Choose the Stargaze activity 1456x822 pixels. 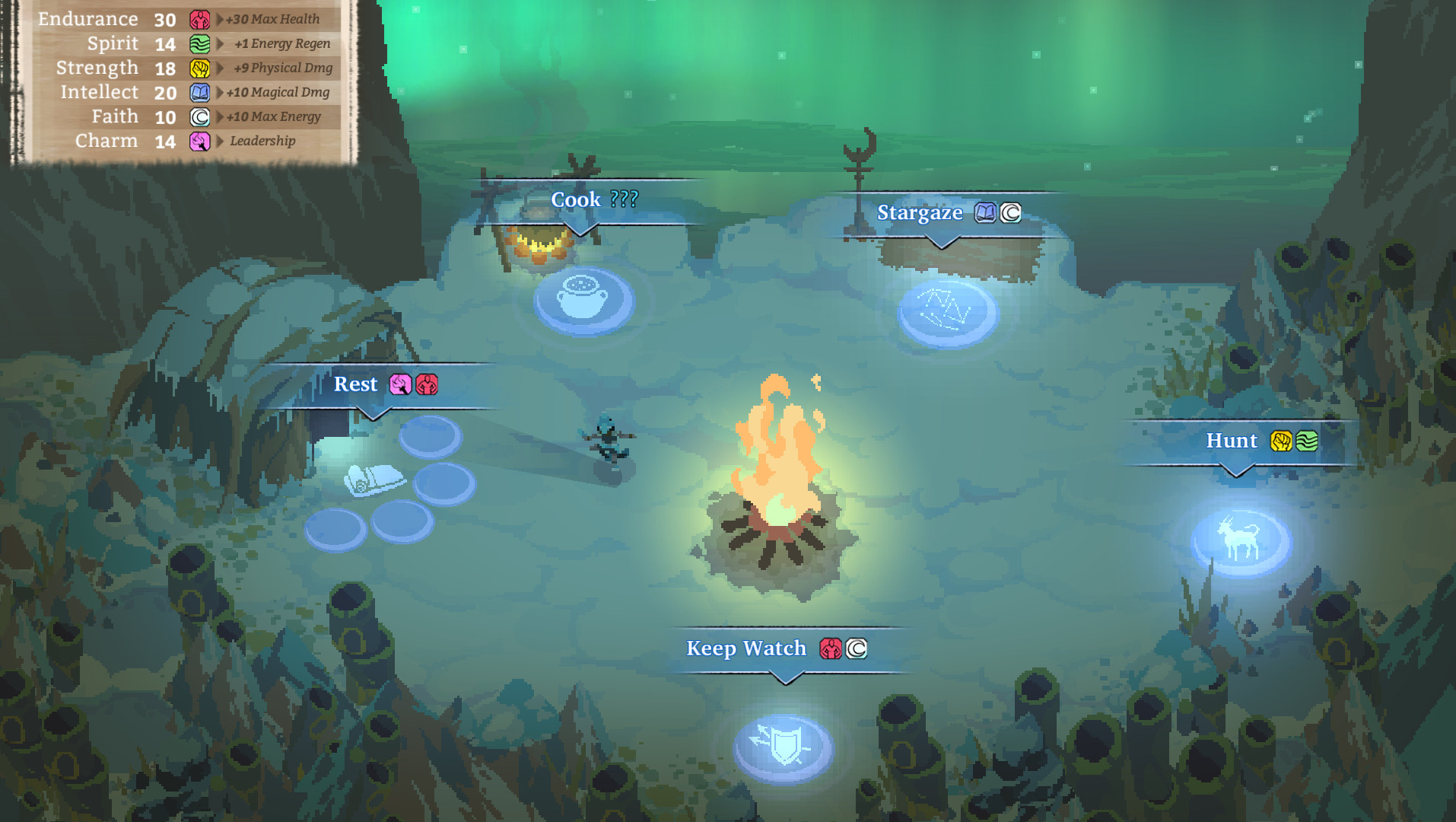click(x=920, y=213)
